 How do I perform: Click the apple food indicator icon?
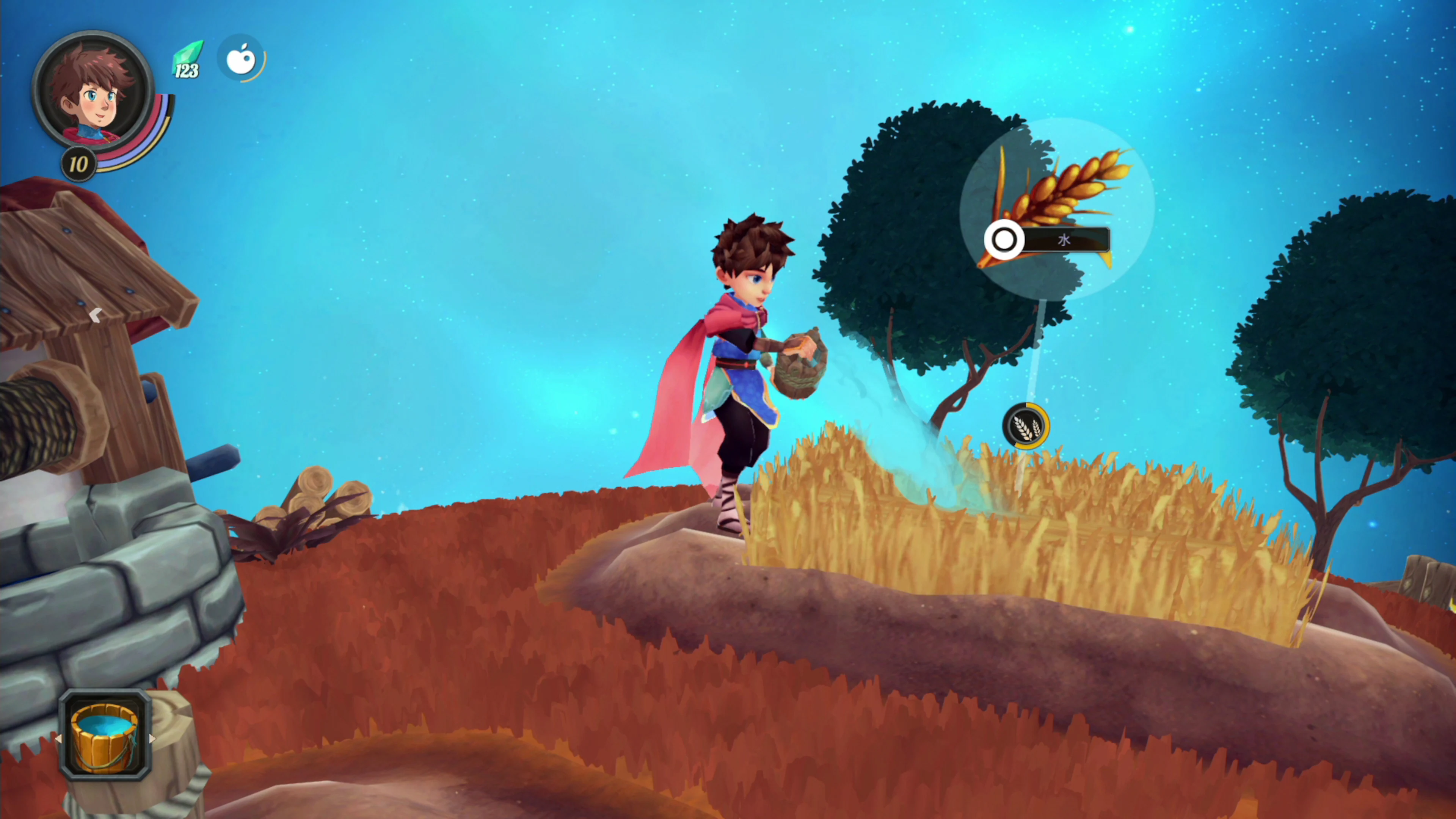coord(242,58)
